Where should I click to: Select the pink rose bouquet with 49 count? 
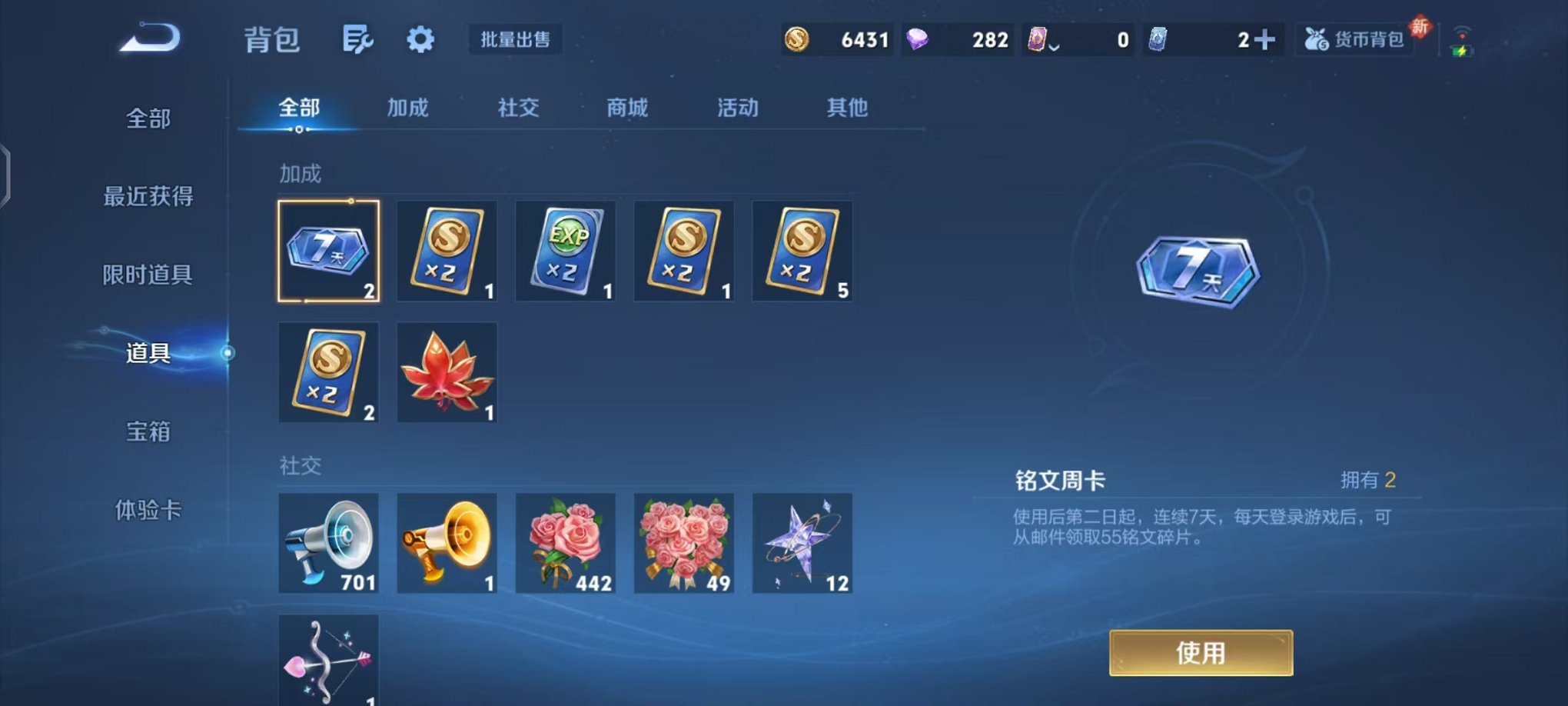pos(683,544)
